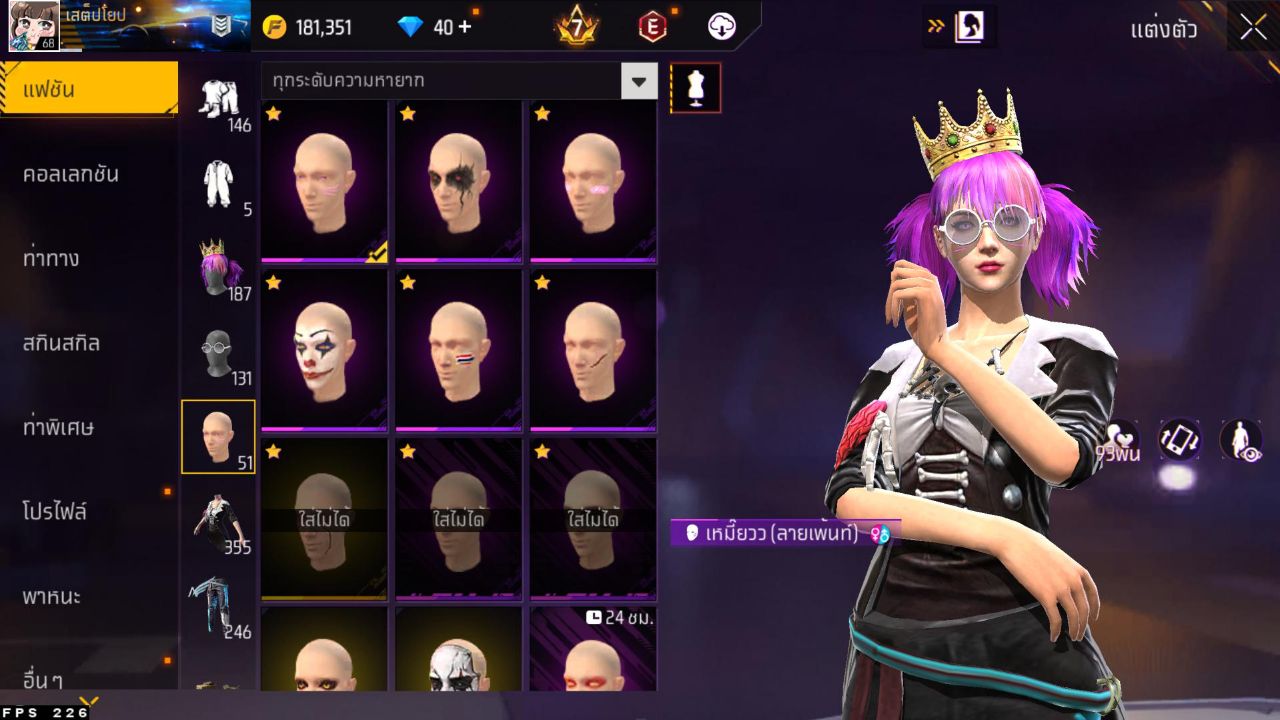Open the rarity filter dropdown ทุกระดับความหายาก
Image resolution: width=1280 pixels, height=720 pixels.
(440, 83)
